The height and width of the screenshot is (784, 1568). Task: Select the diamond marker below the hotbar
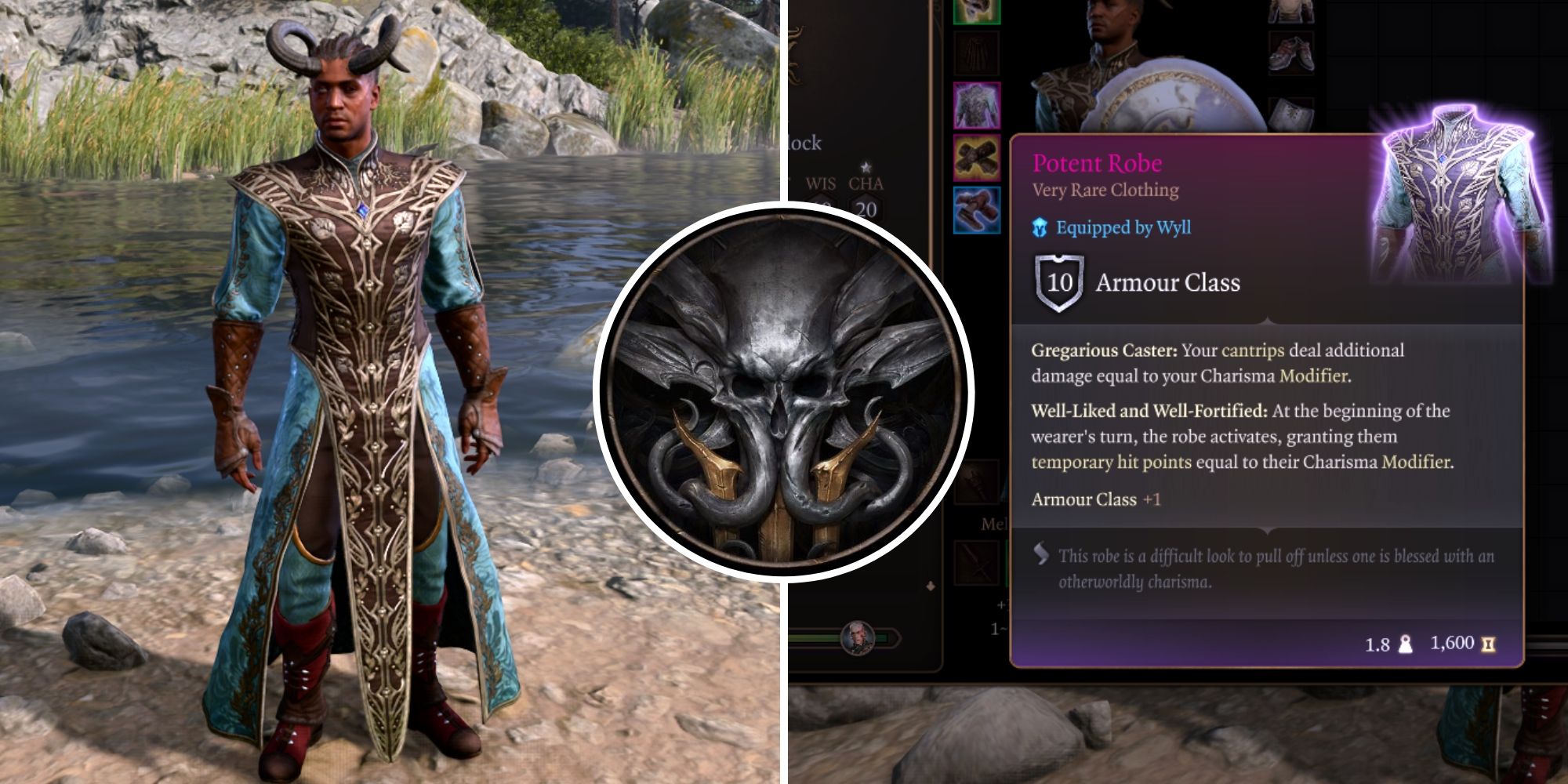(x=930, y=586)
